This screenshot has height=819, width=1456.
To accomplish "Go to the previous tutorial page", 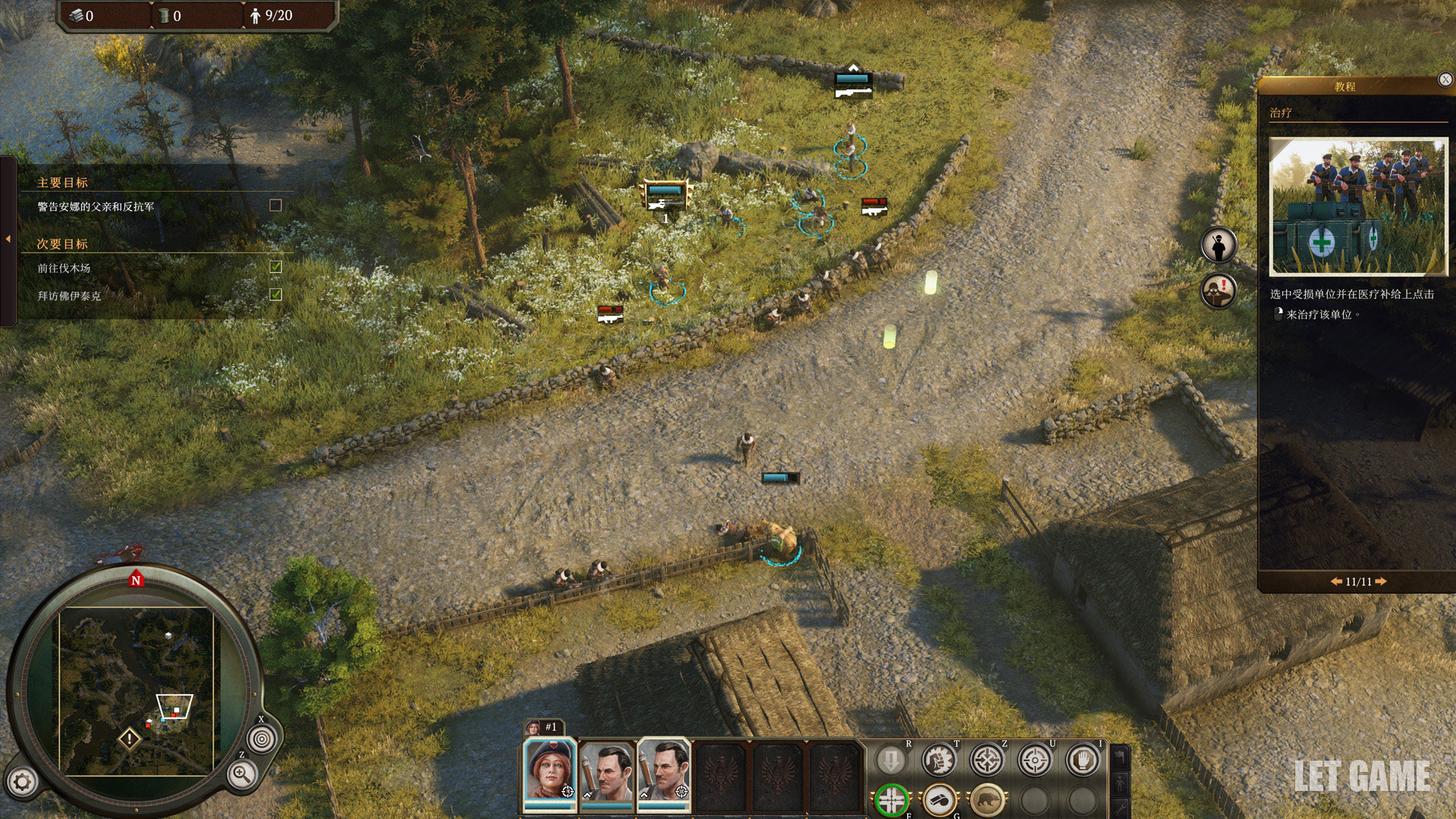I will pyautogui.click(x=1336, y=582).
